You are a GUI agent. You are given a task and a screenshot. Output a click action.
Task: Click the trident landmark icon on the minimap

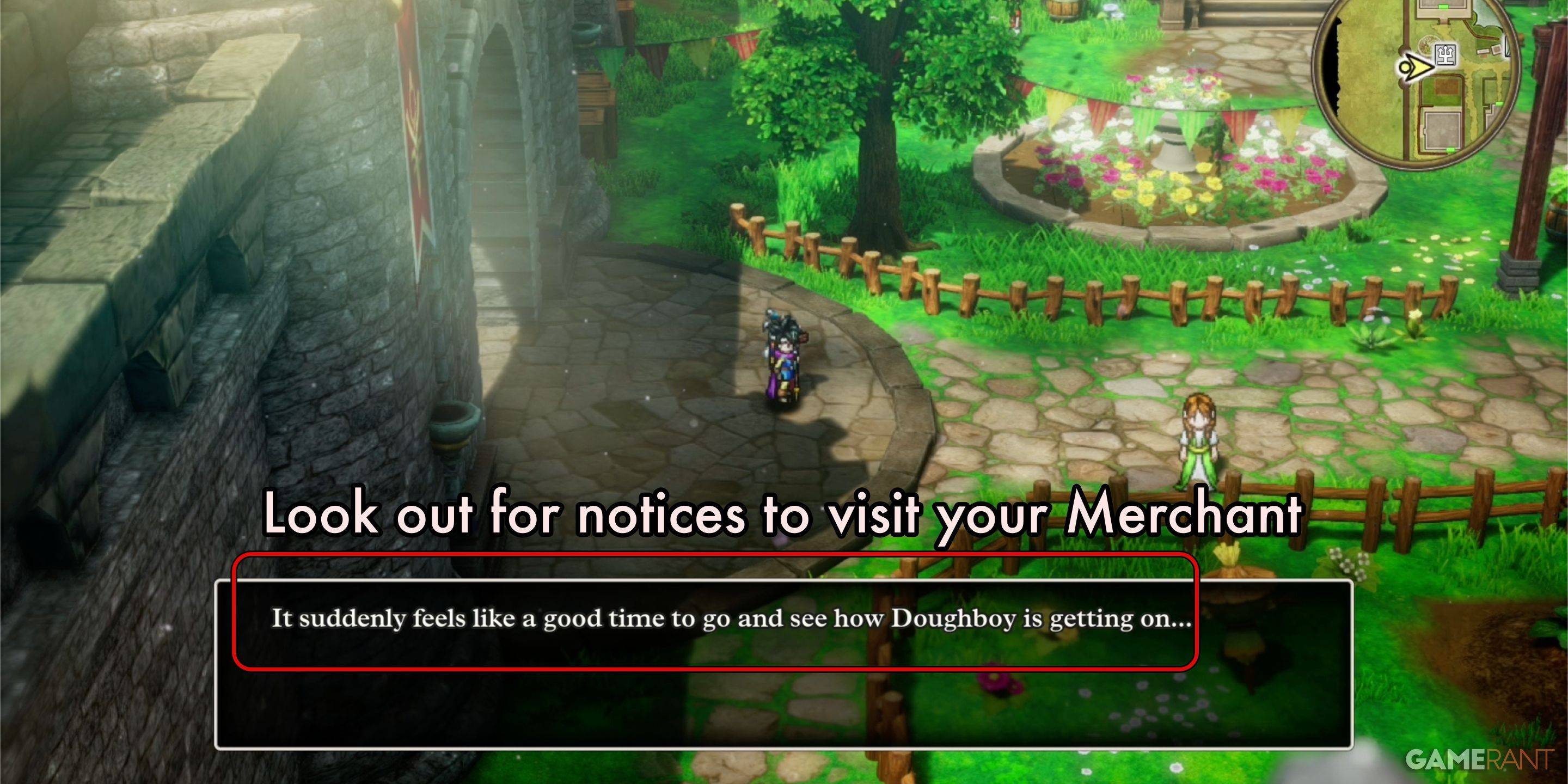pyautogui.click(x=1445, y=56)
